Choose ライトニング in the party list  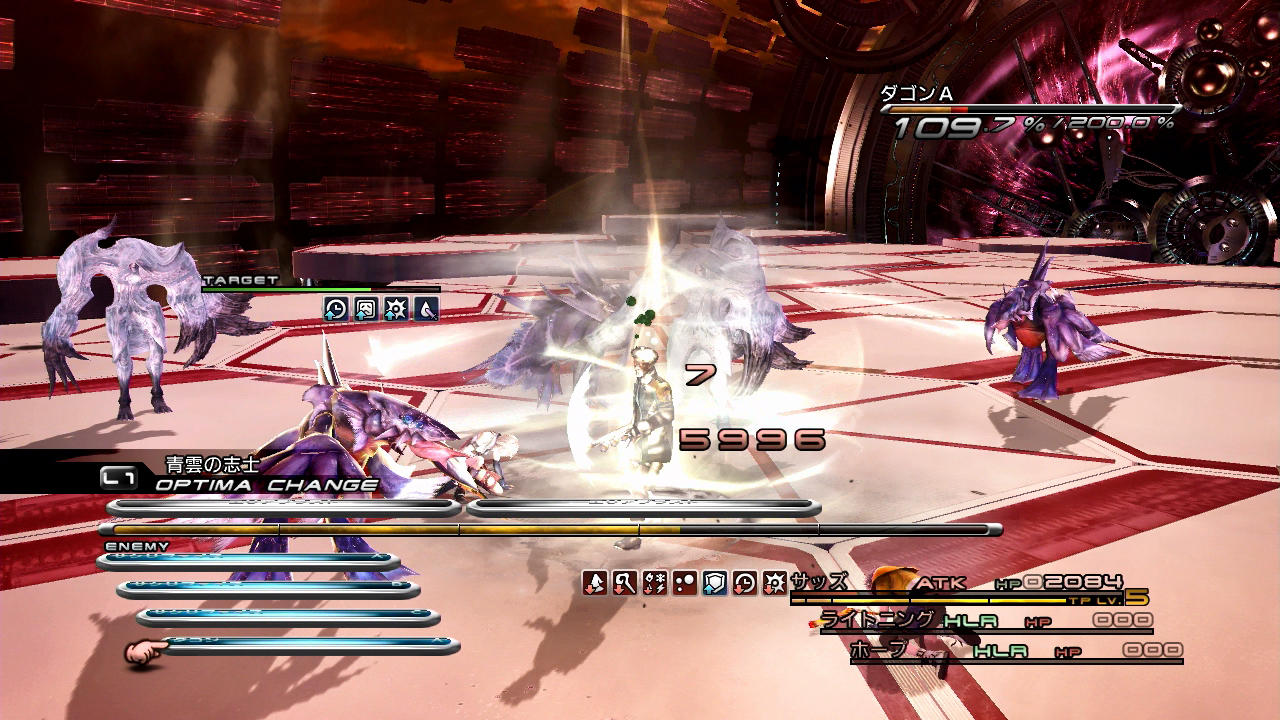point(878,620)
